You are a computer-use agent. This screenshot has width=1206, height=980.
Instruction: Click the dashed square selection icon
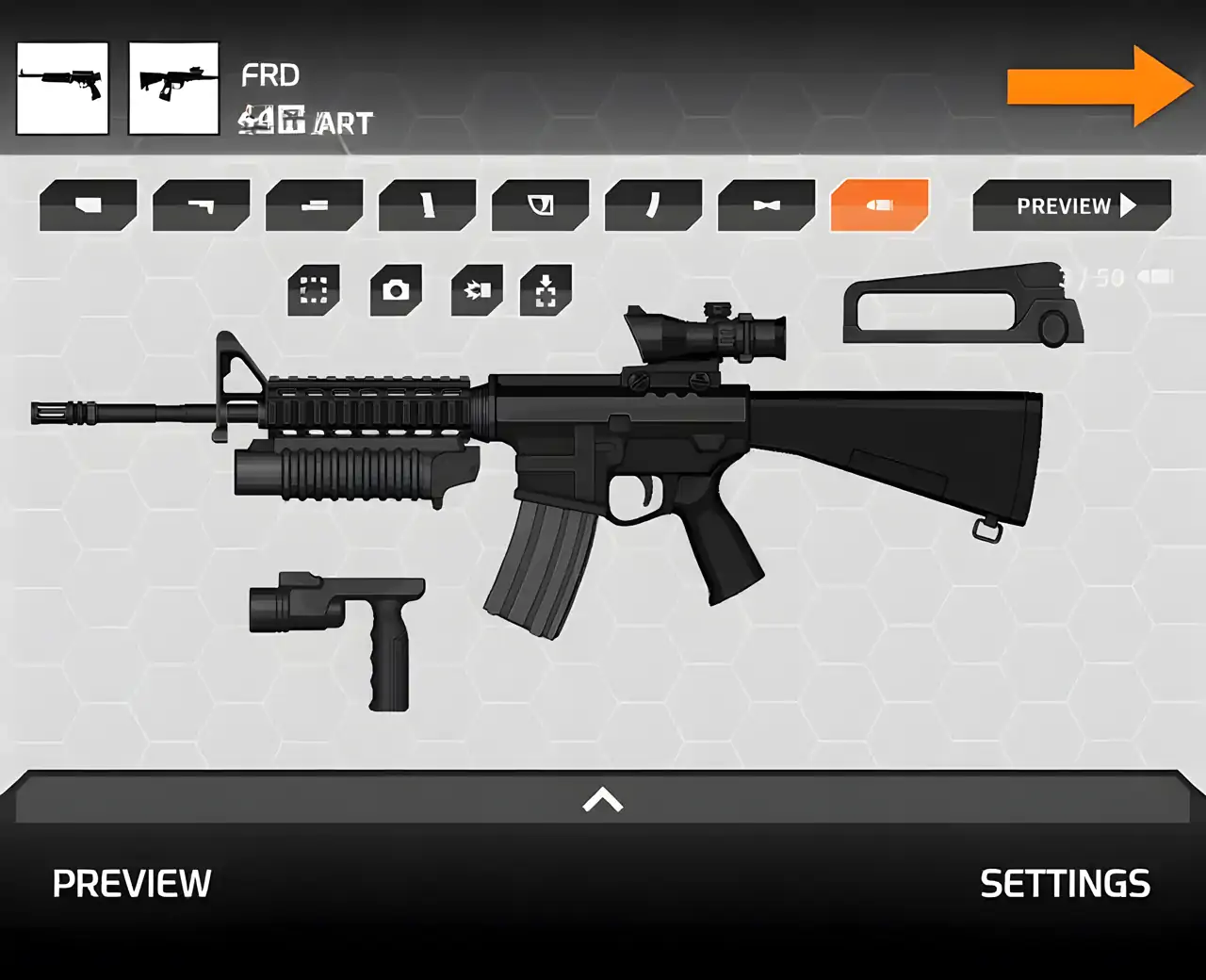pos(314,289)
